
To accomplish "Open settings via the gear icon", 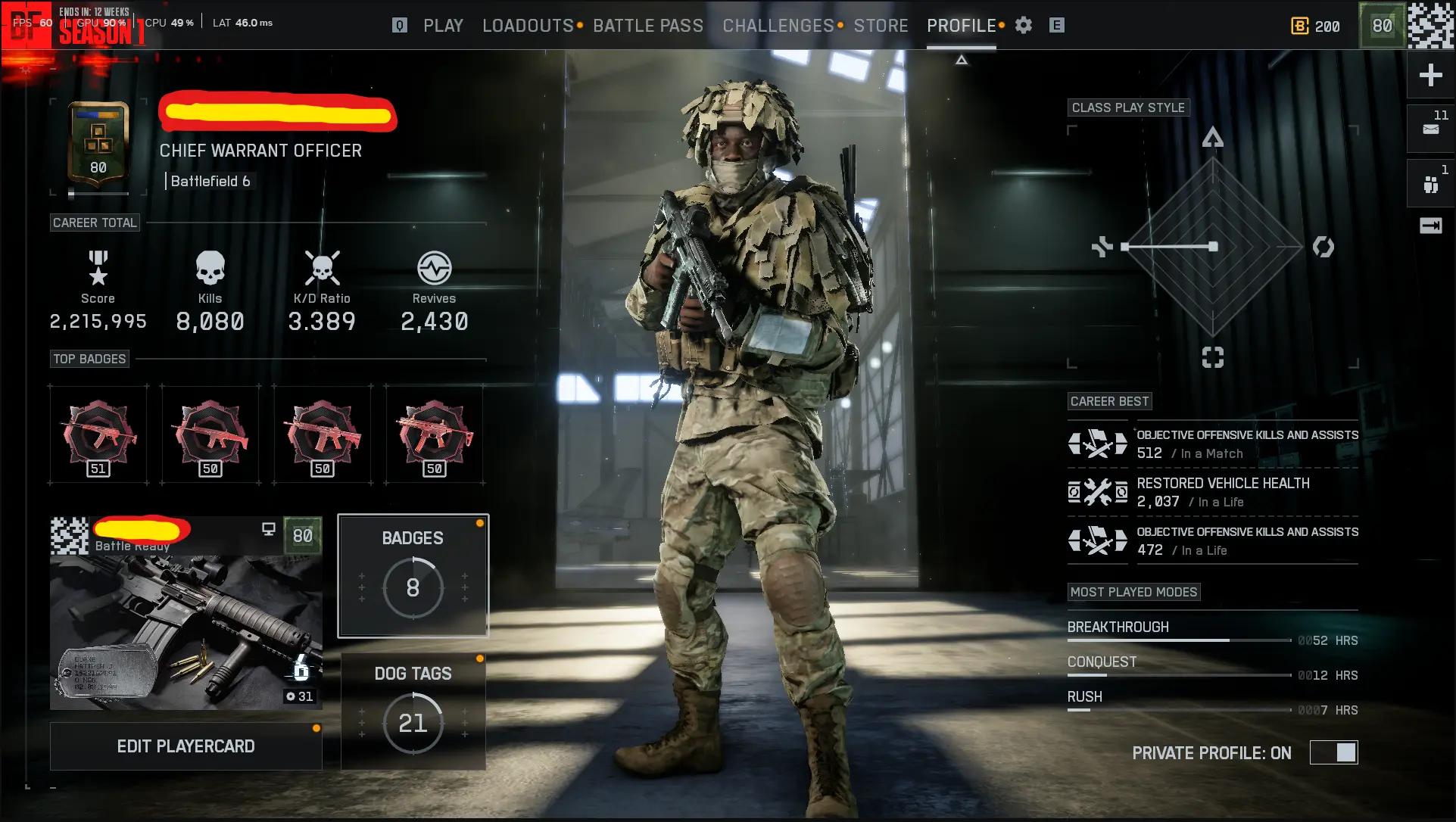I will (x=1024, y=26).
